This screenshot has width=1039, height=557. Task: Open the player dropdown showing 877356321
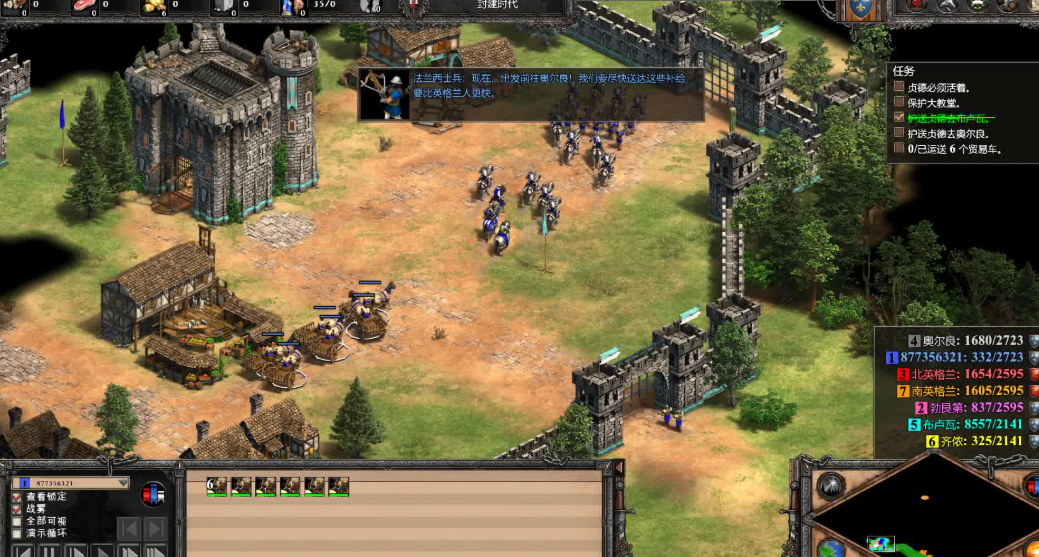point(70,483)
